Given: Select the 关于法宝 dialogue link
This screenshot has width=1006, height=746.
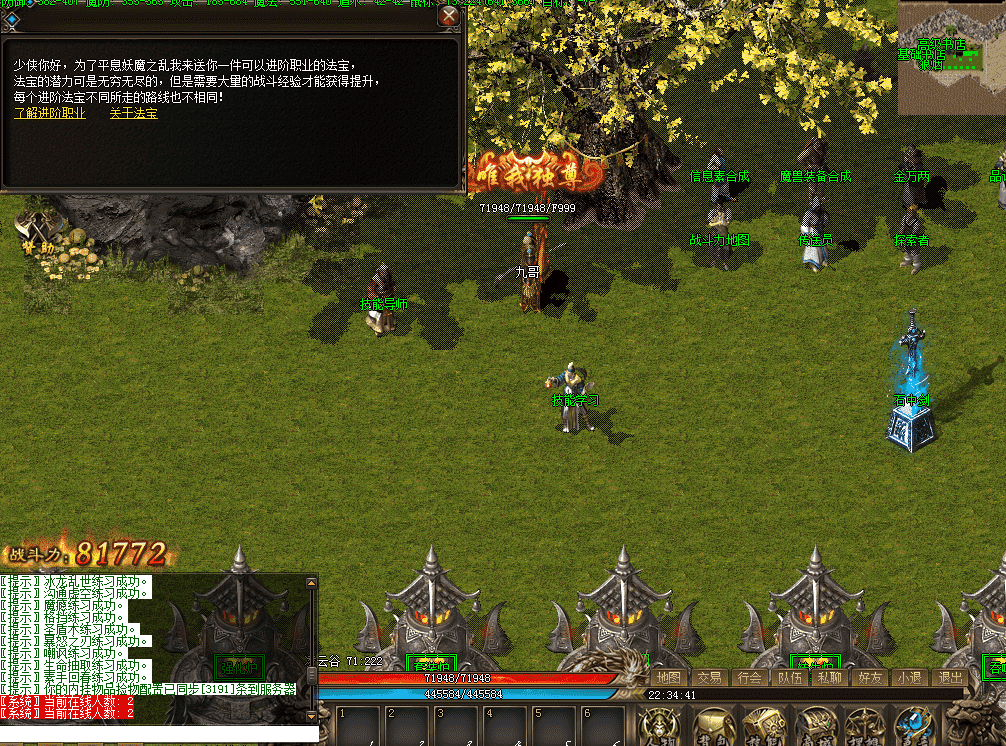Looking at the screenshot, I should coord(133,113).
